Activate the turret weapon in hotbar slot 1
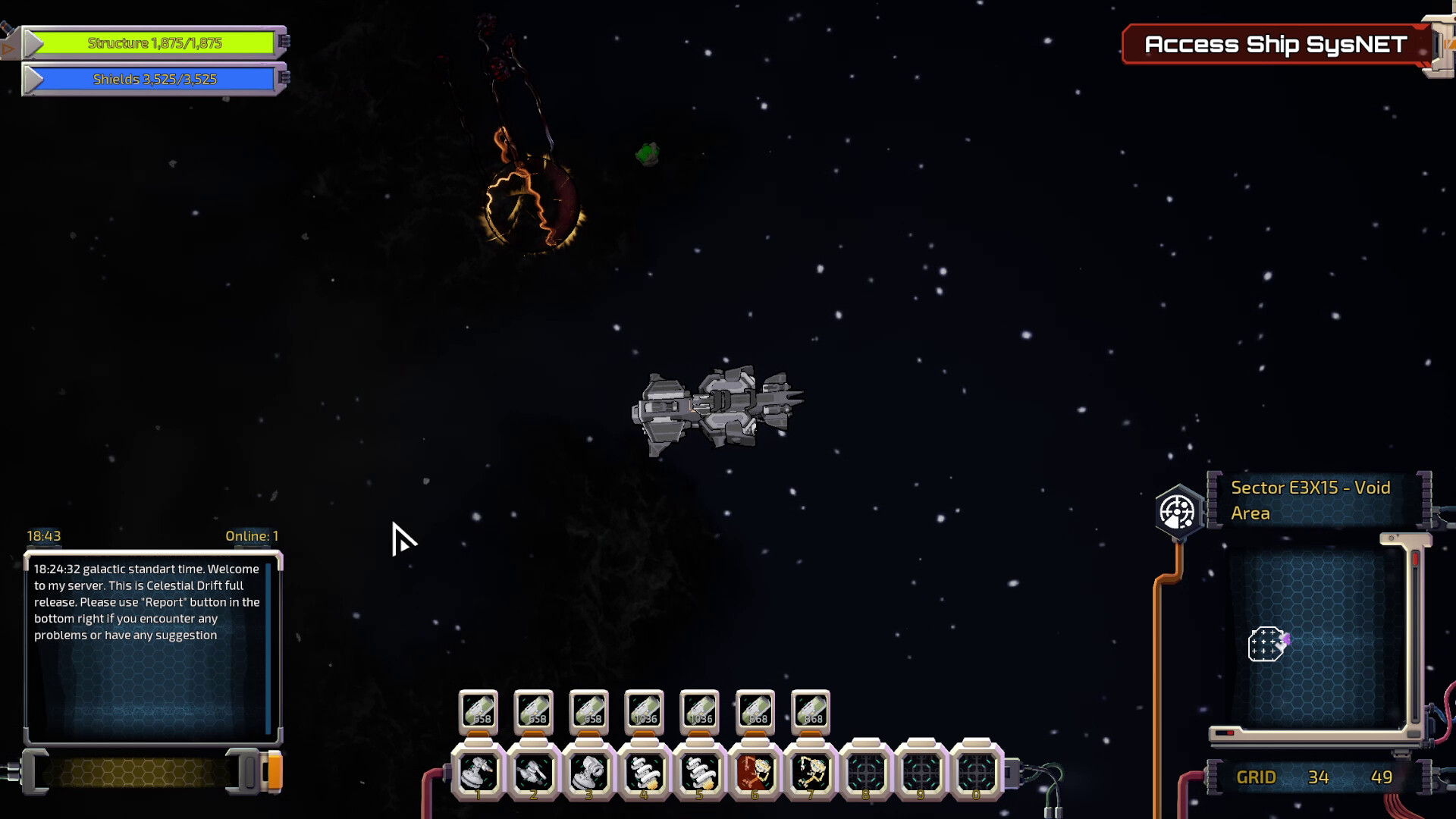 click(x=479, y=772)
